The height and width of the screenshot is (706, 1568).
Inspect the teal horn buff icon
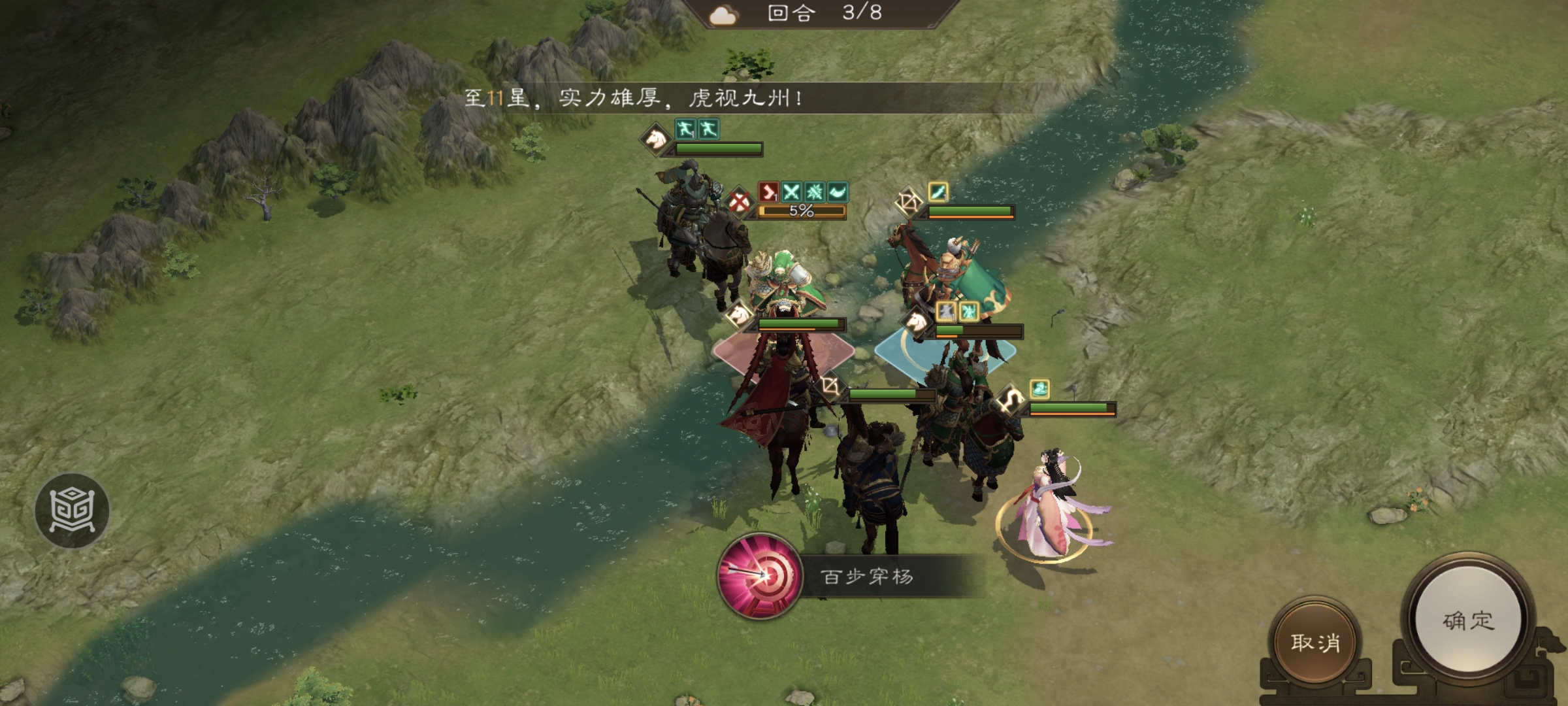click(x=838, y=192)
